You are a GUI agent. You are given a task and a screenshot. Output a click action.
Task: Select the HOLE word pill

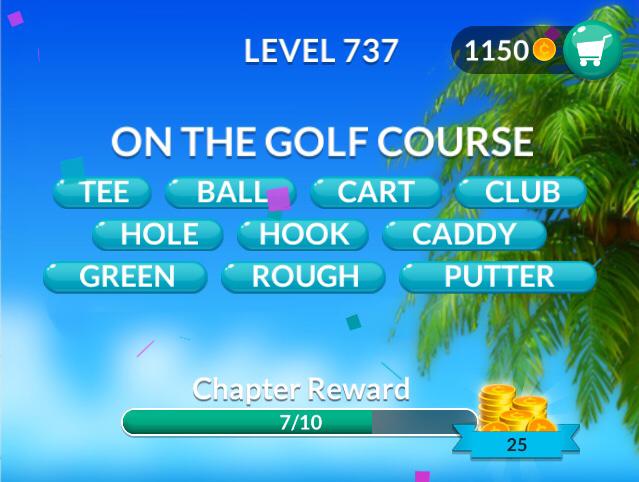pyautogui.click(x=158, y=235)
